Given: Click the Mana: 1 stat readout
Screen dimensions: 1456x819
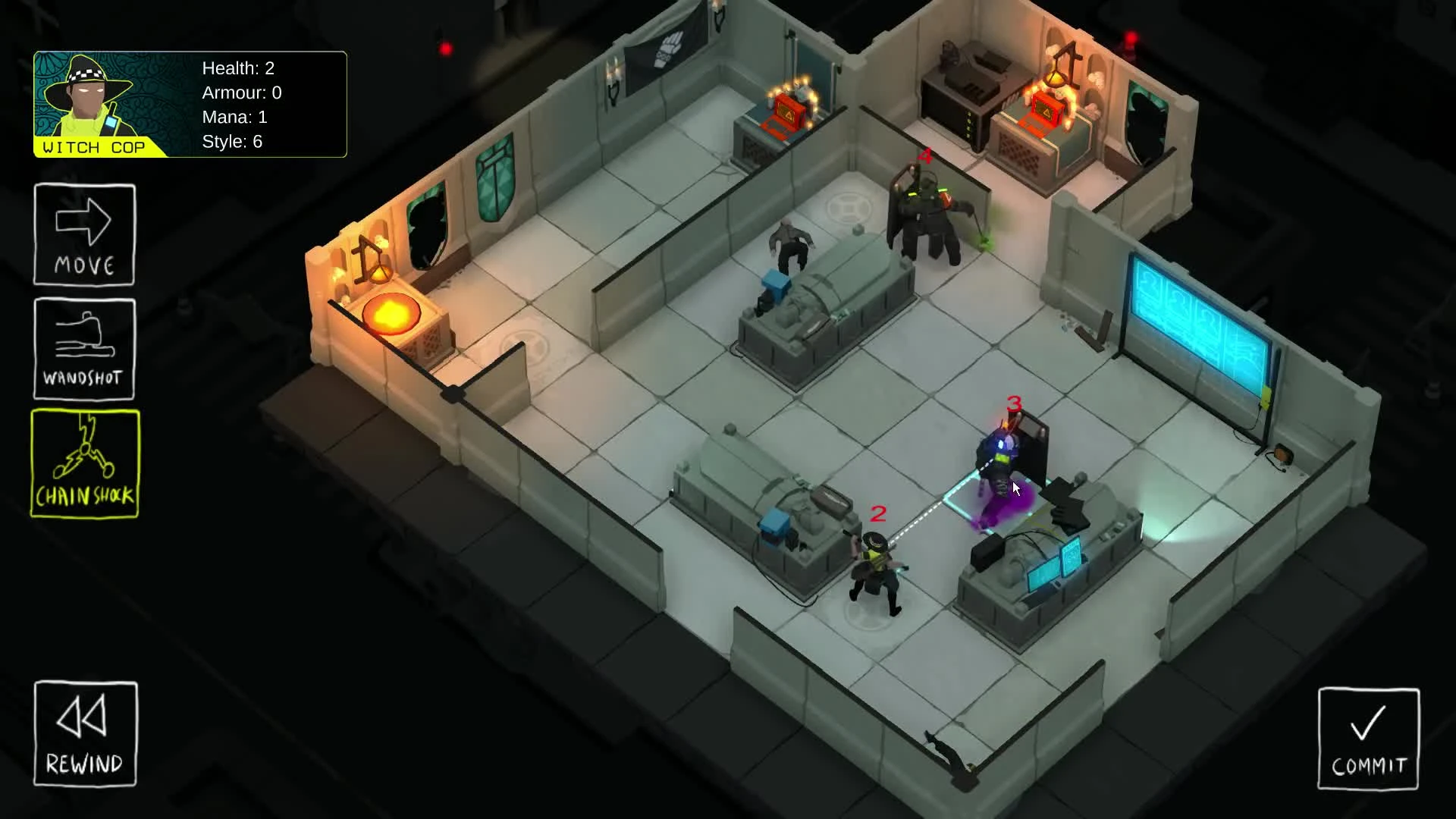Looking at the screenshot, I should coord(235,117).
